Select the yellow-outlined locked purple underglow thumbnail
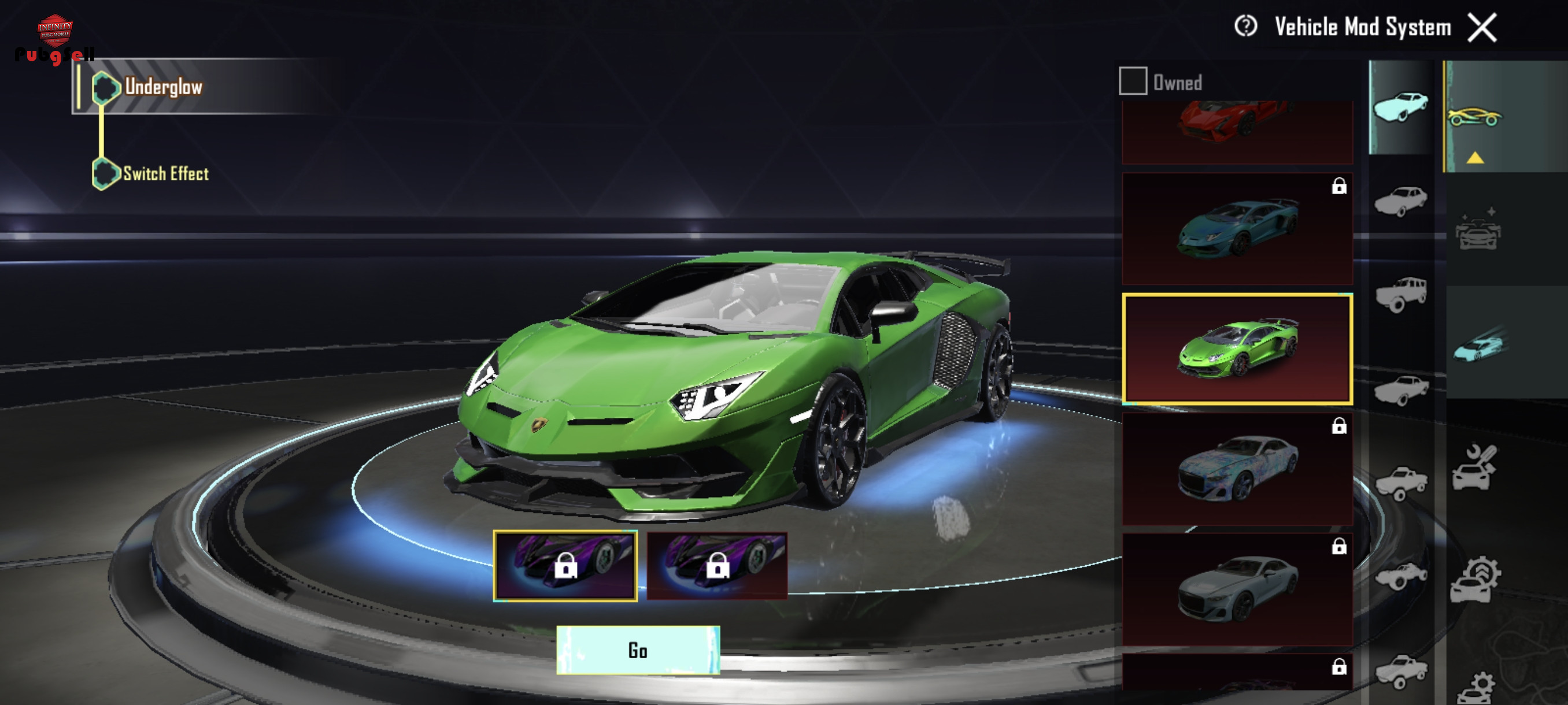Image resolution: width=1568 pixels, height=705 pixels. [x=565, y=566]
